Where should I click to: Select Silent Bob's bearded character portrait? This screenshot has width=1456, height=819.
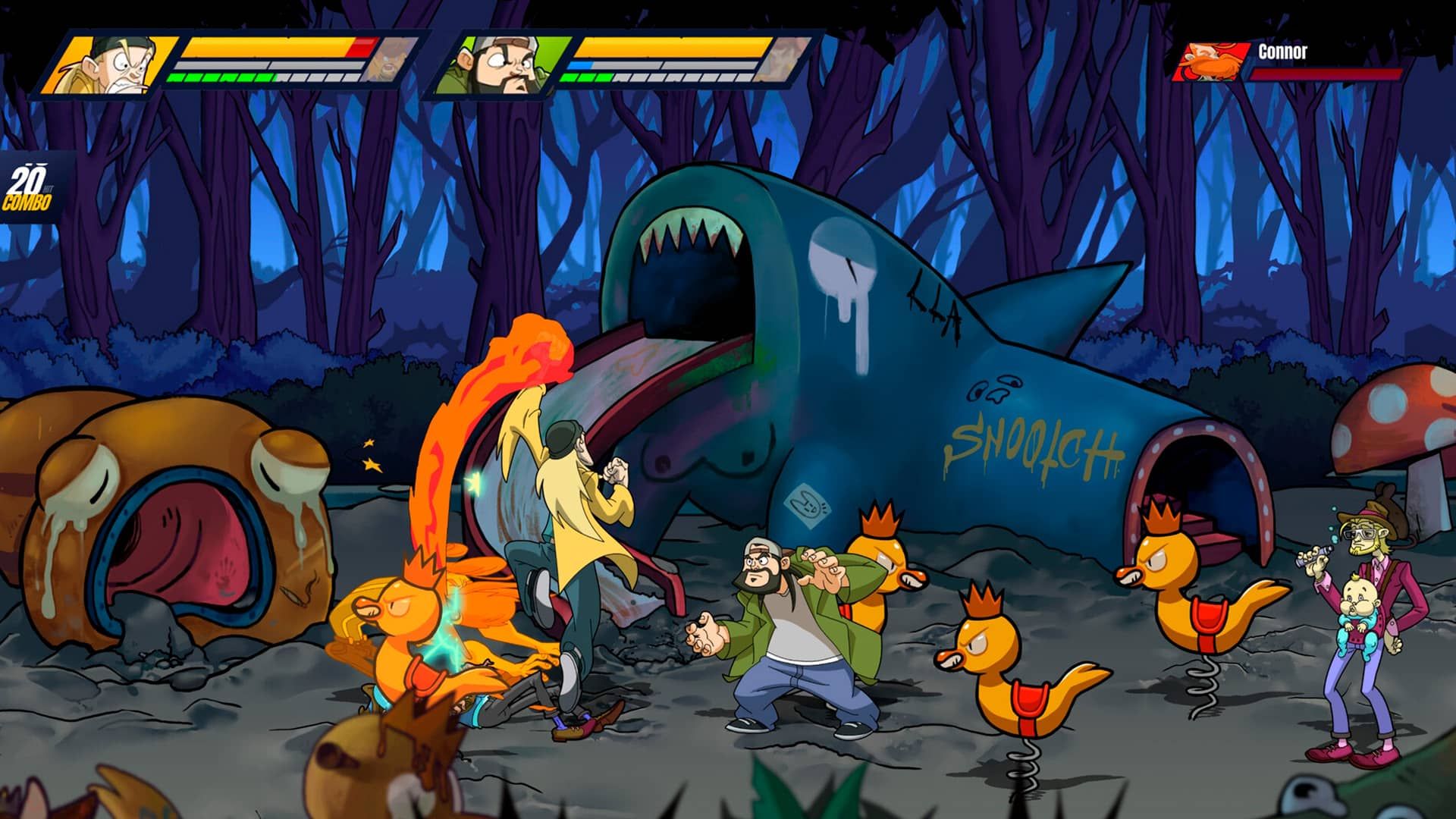tap(502, 64)
